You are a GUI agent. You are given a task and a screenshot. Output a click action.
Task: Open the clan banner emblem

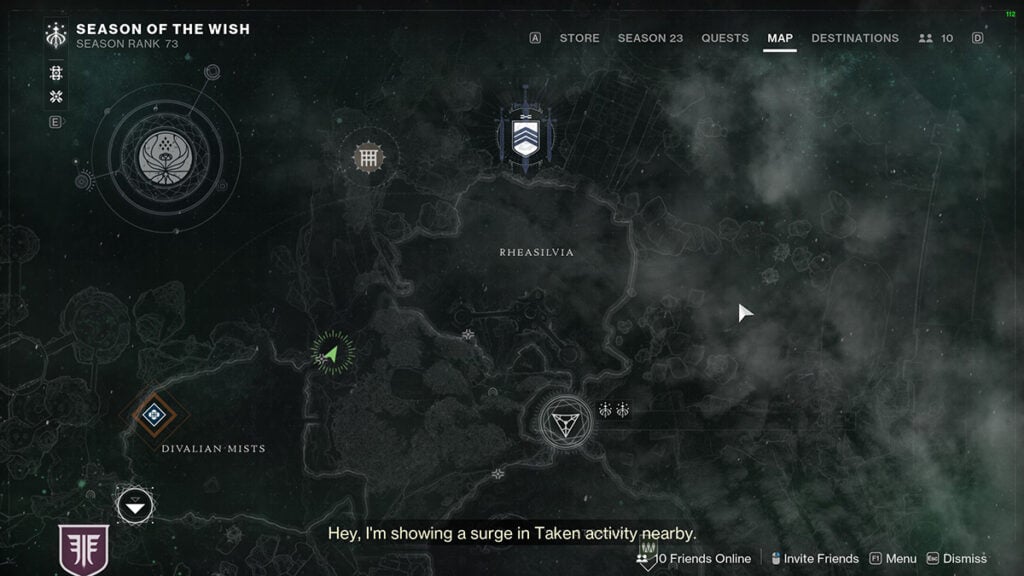pos(84,548)
